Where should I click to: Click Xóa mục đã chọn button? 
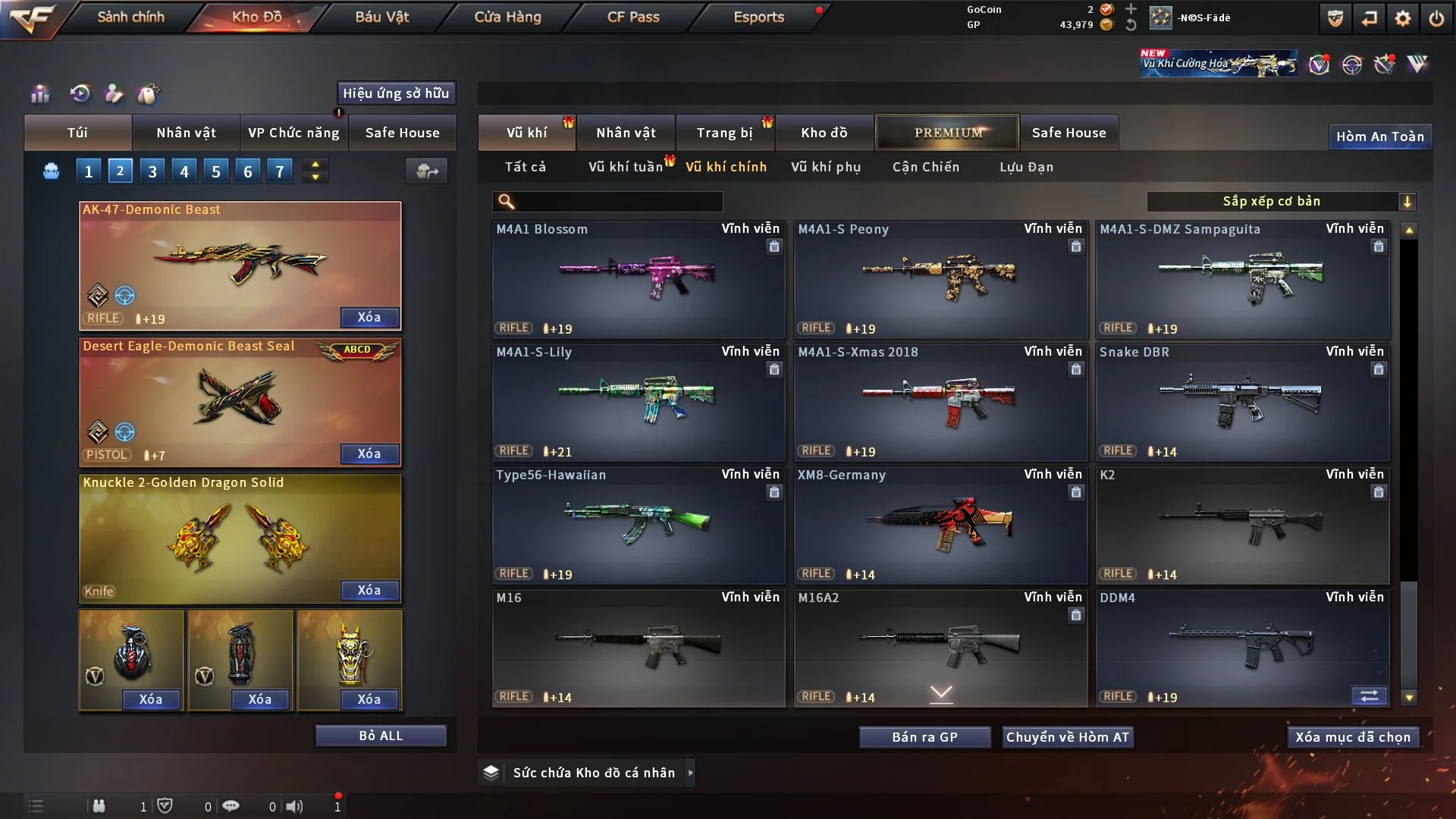1352,737
